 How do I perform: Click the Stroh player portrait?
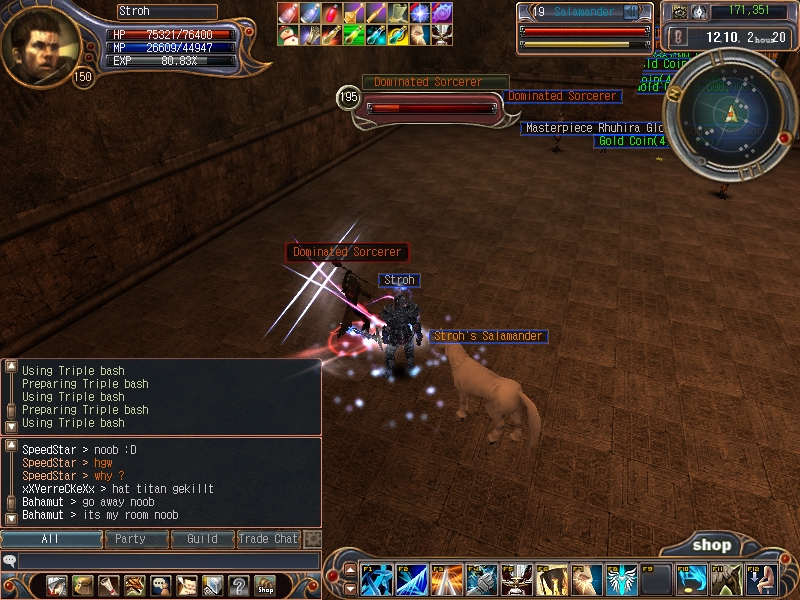click(40, 46)
